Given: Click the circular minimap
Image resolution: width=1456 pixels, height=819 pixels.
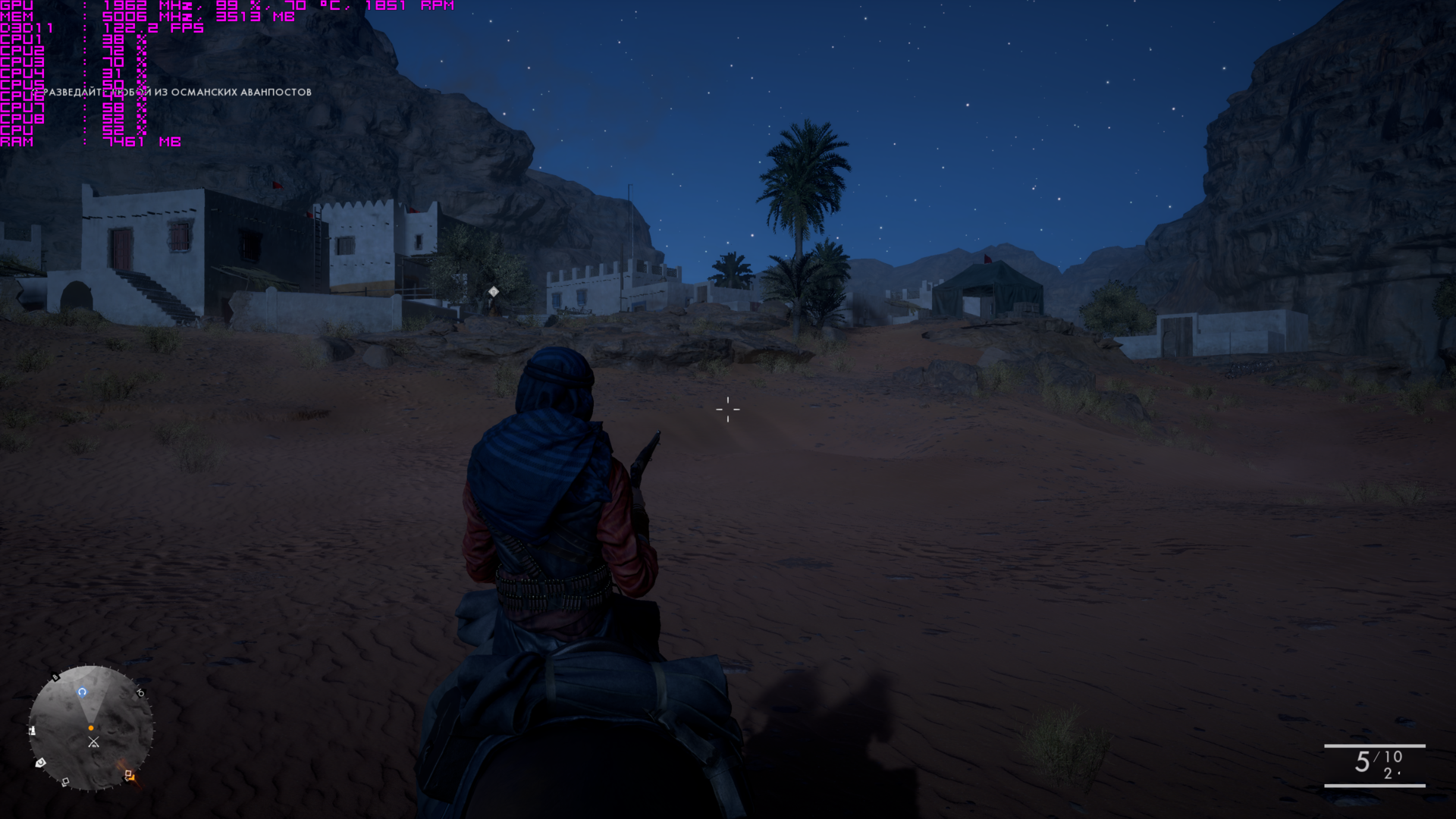Looking at the screenshot, I should (x=91, y=728).
